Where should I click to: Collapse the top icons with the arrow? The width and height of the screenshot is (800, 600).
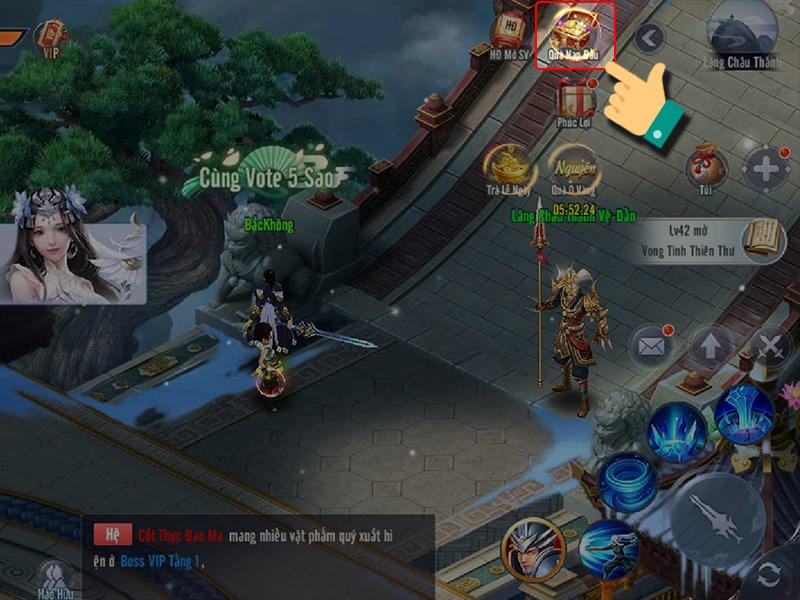[x=650, y=39]
